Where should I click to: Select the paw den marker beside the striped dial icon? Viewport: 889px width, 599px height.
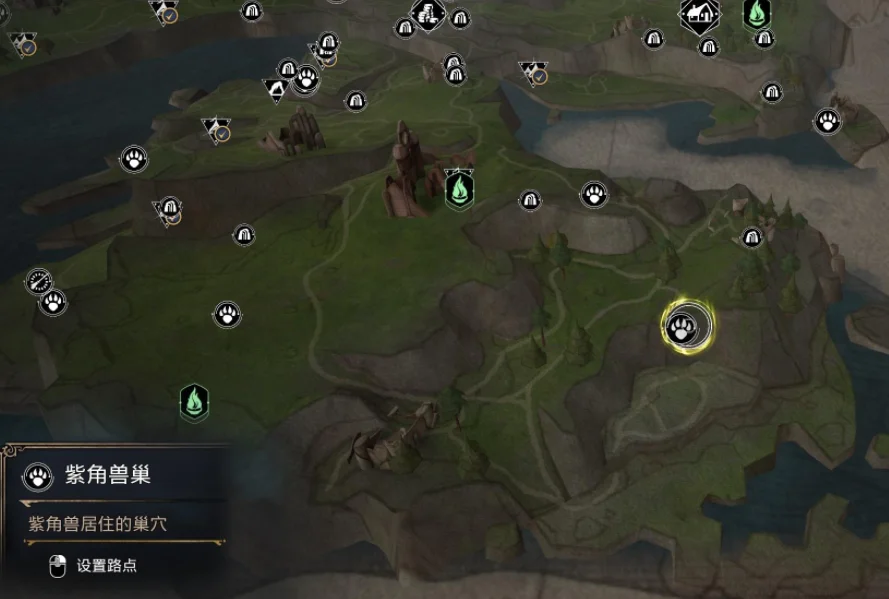pos(53,301)
